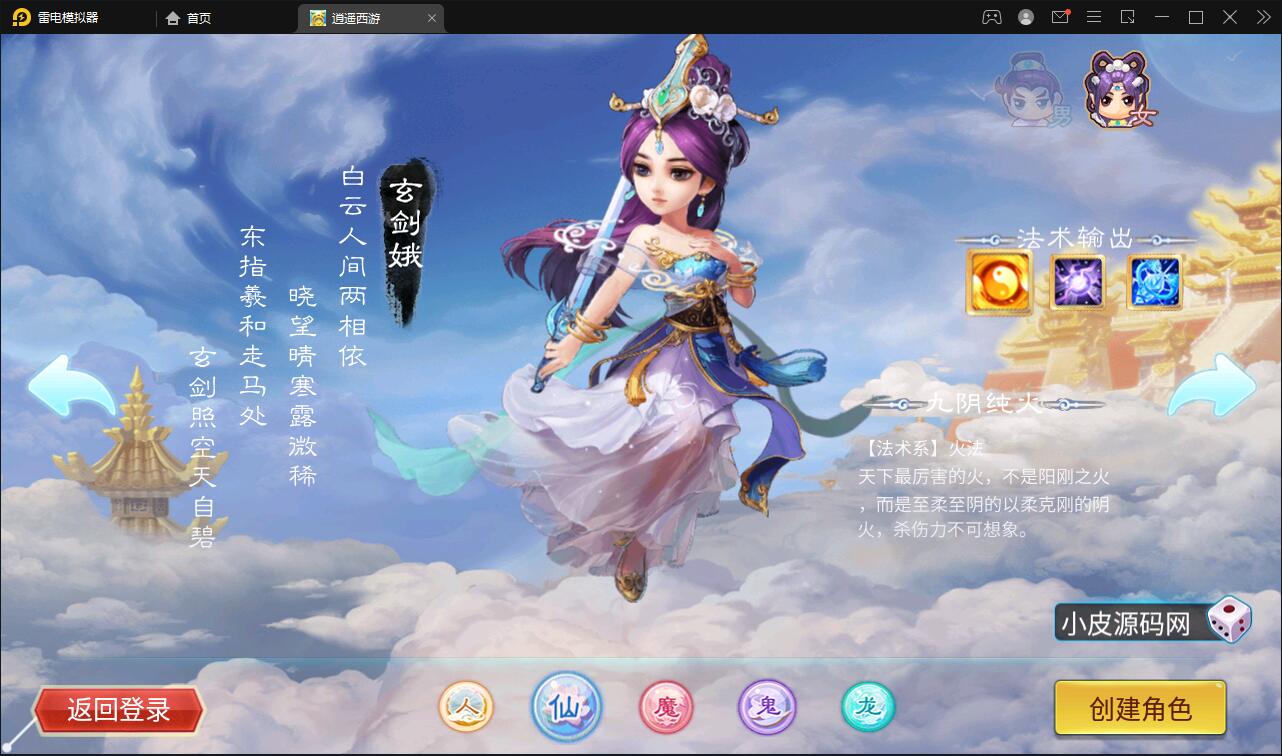
Task: Select the golden yin-yang spell skill icon
Action: click(999, 281)
